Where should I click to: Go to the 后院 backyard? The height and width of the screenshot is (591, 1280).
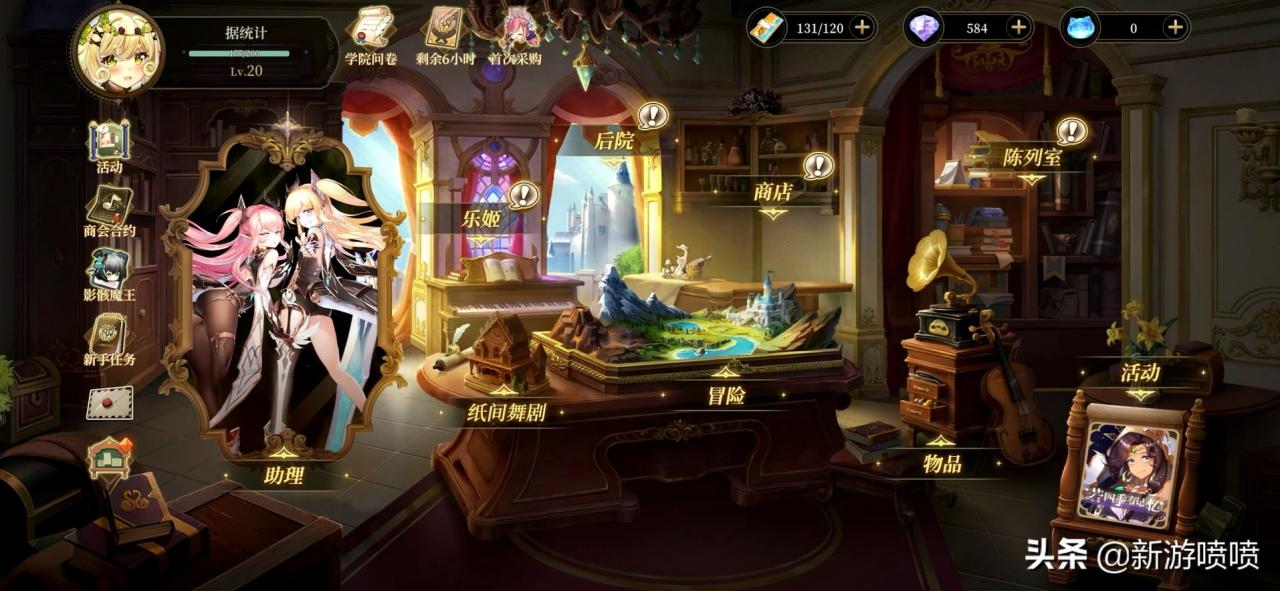(x=614, y=141)
